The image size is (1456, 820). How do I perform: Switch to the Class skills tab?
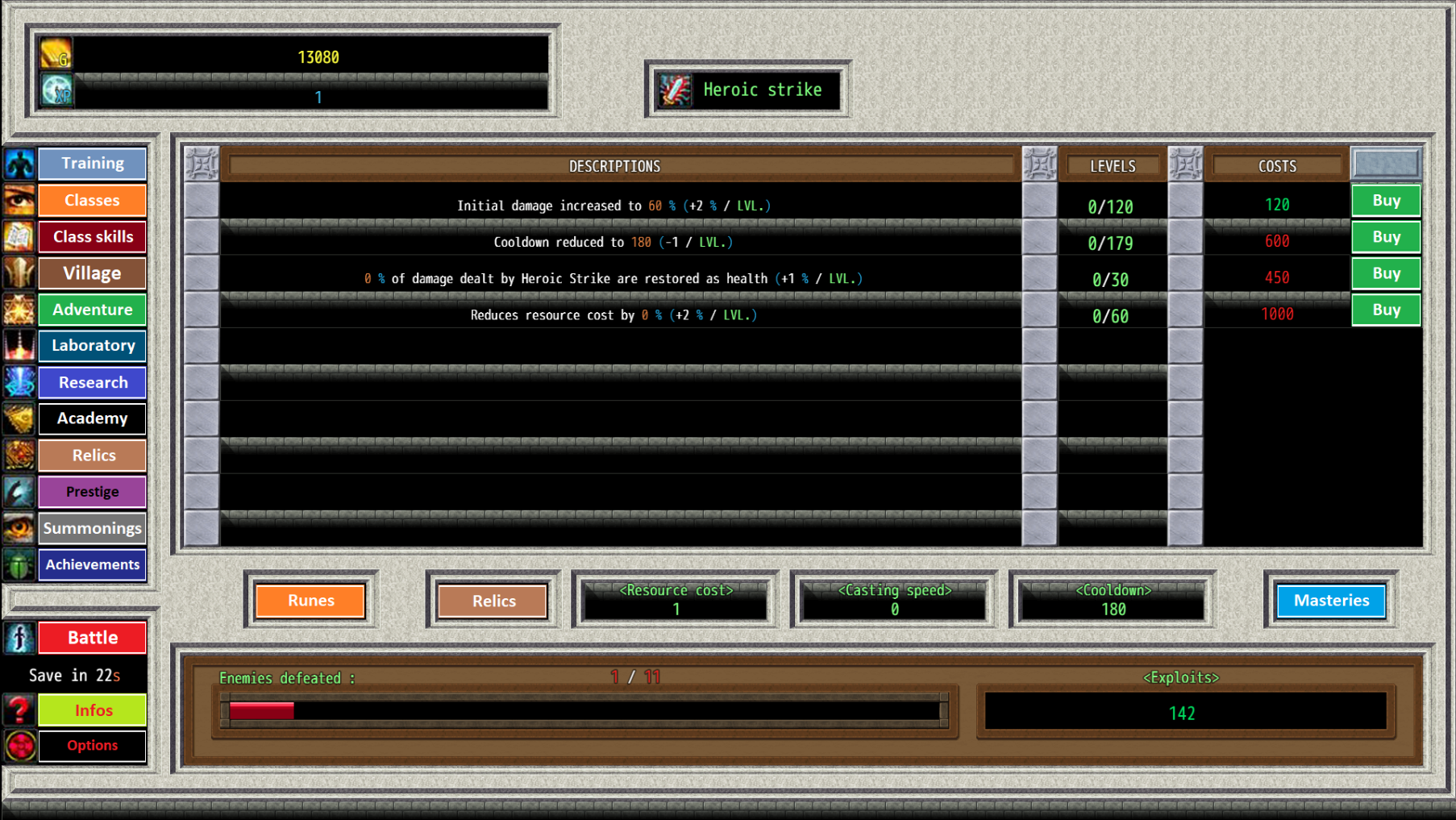(92, 236)
